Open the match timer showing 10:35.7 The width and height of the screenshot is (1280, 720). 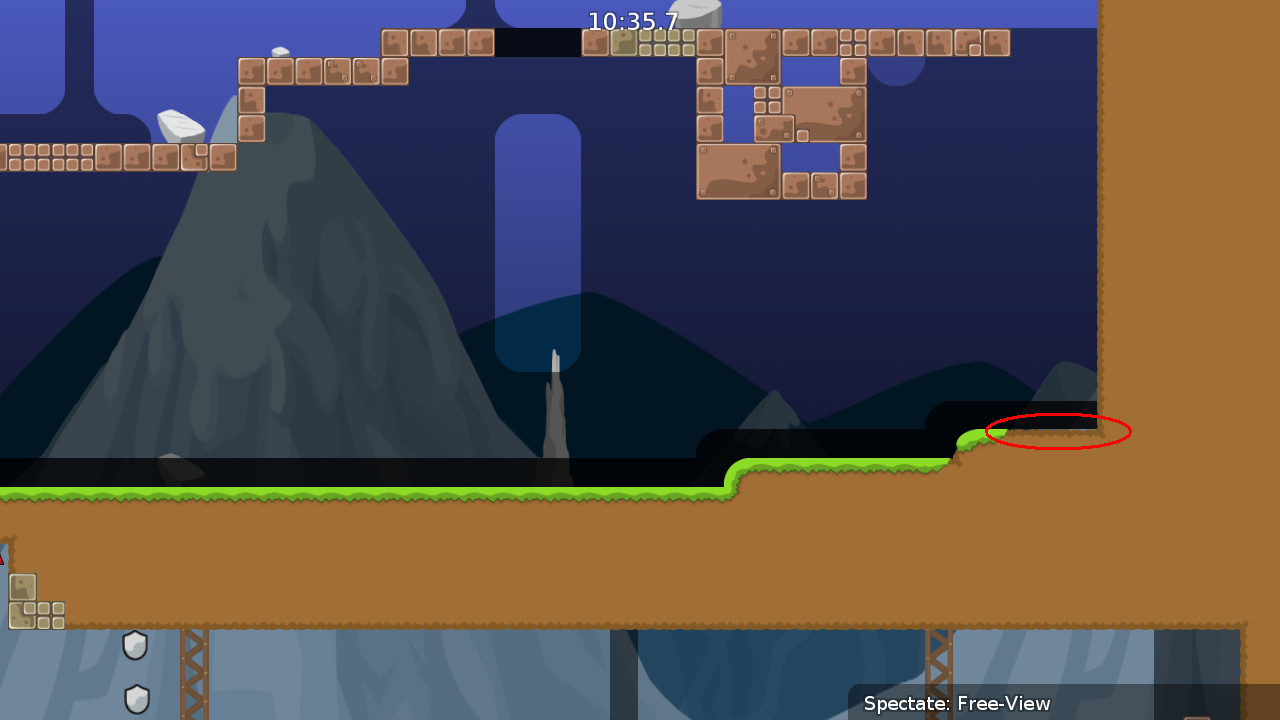pos(632,20)
